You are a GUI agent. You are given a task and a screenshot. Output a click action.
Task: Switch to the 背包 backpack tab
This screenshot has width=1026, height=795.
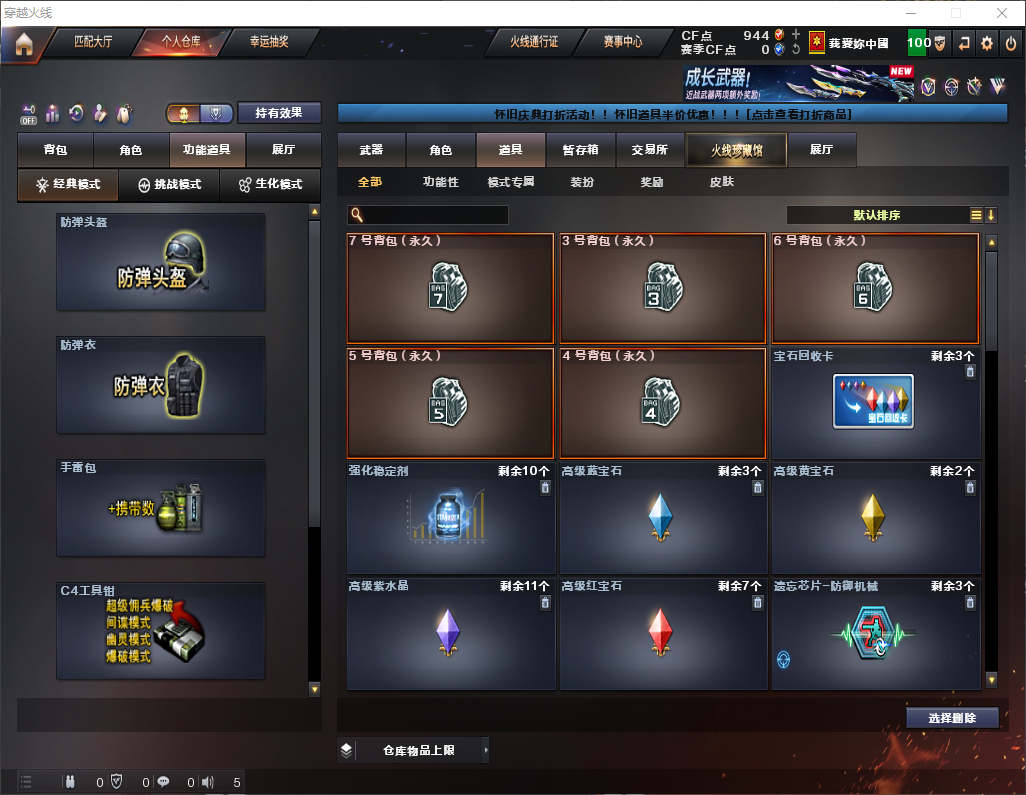coord(55,150)
